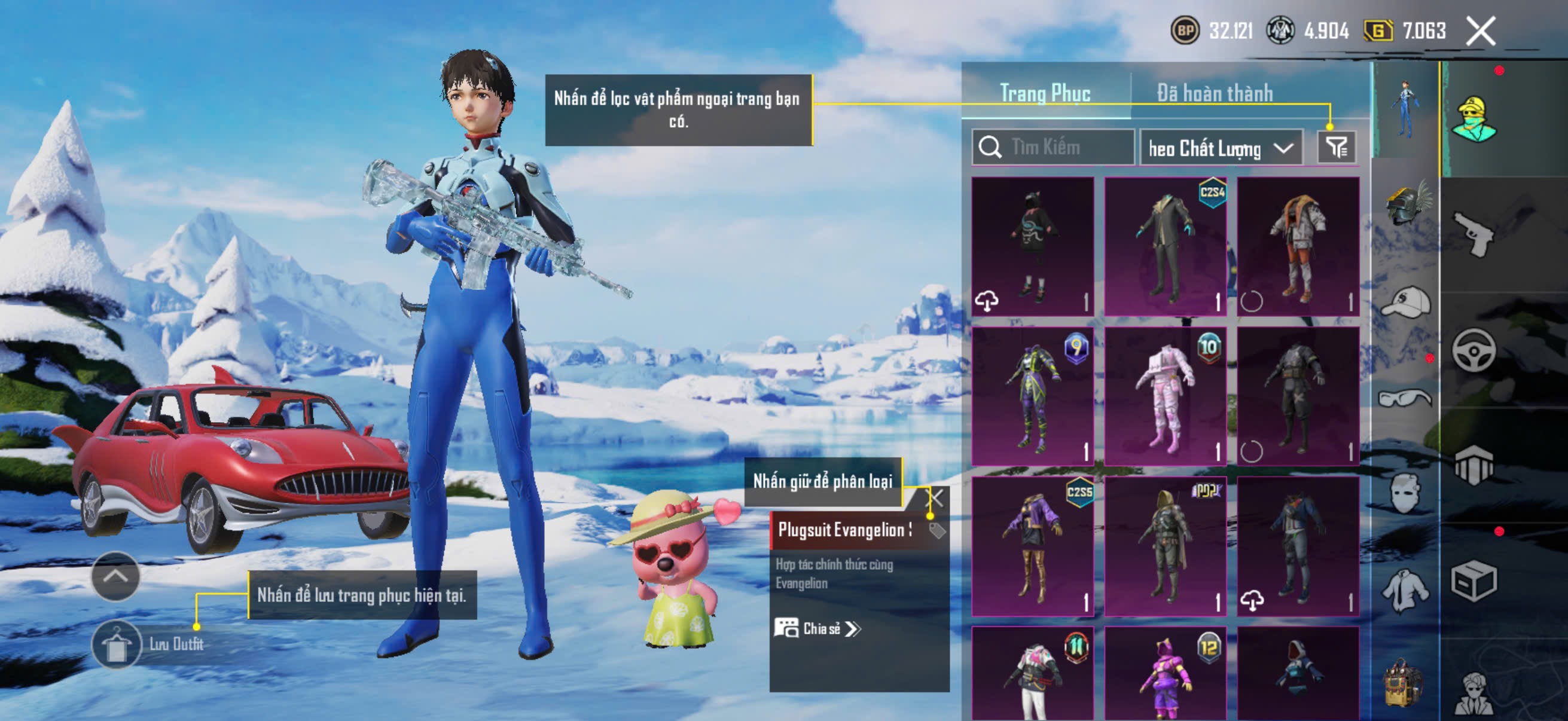
Task: Open the helmet category
Action: pos(1406,205)
